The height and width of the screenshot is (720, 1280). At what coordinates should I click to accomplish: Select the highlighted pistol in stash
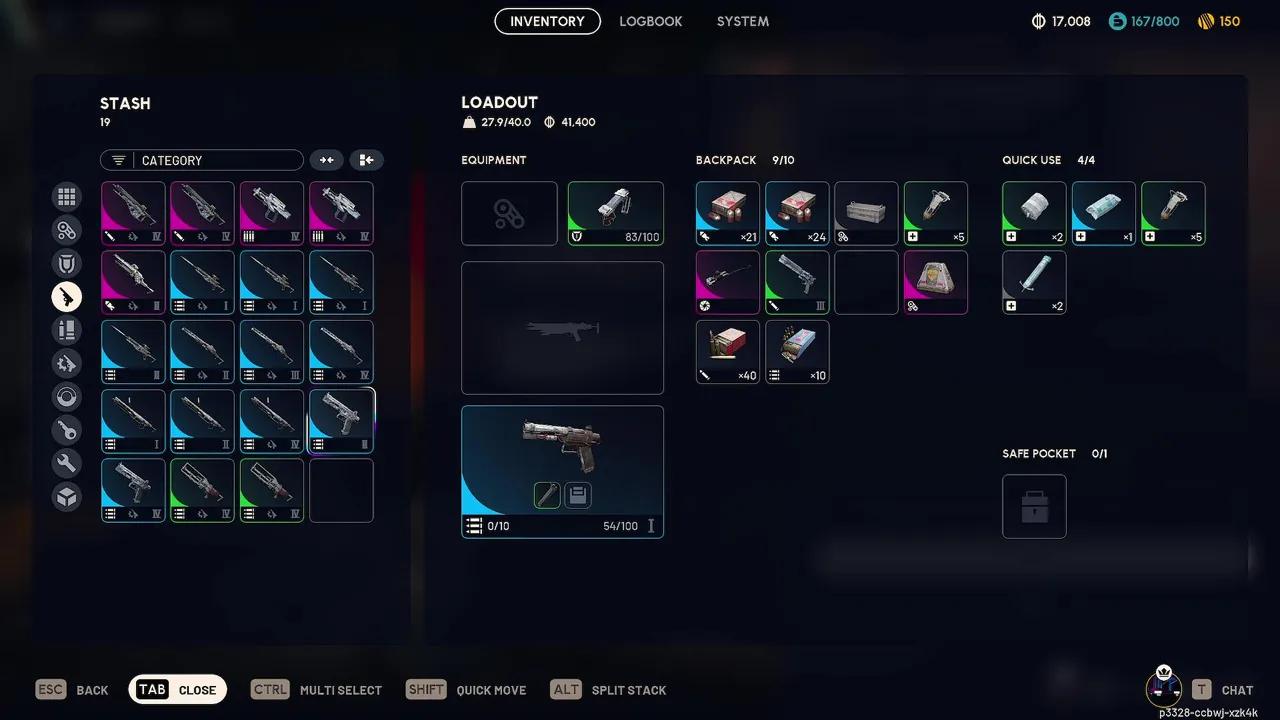(x=341, y=421)
